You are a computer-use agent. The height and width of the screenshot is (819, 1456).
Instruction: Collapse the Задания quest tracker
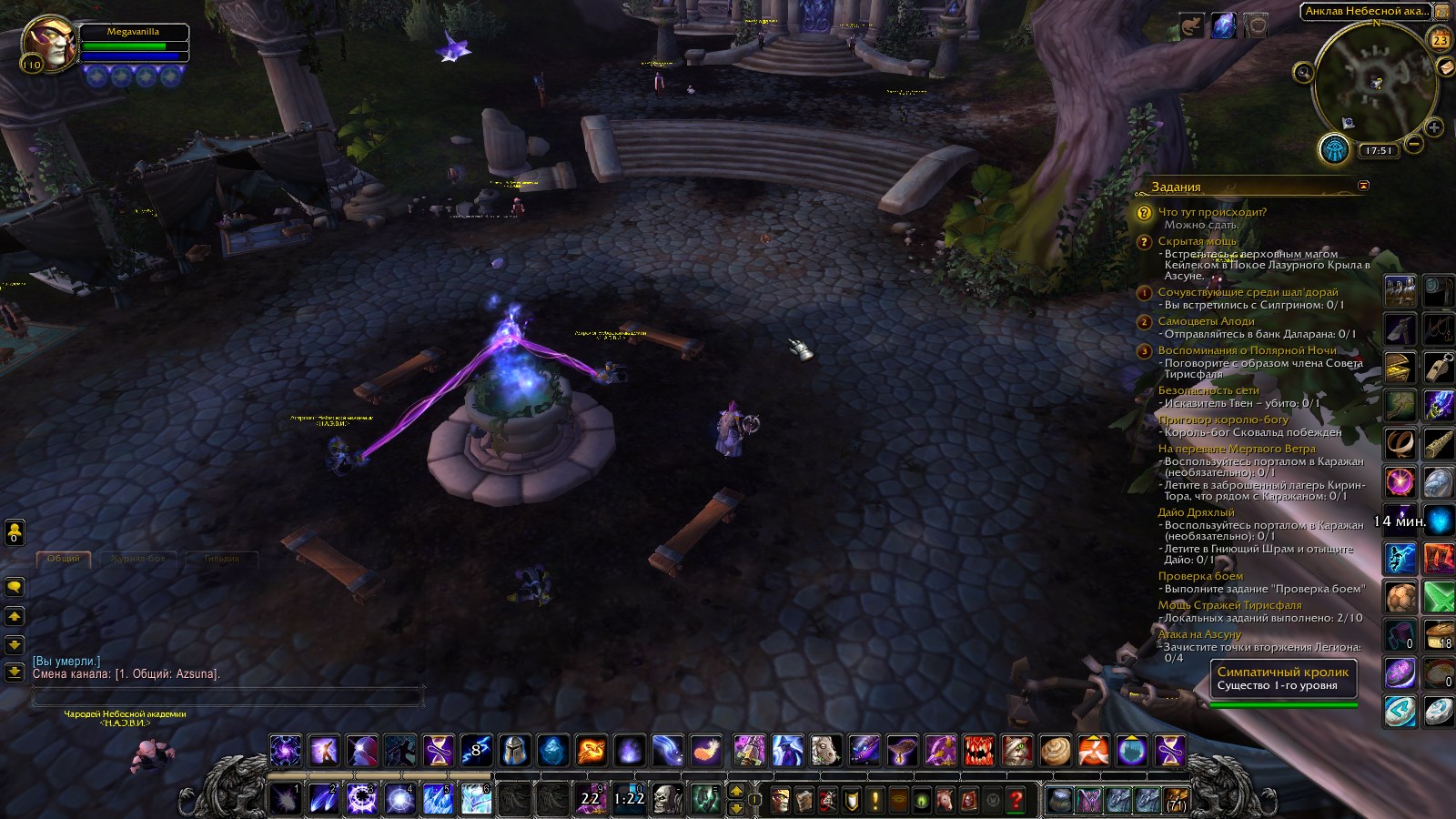(1362, 186)
